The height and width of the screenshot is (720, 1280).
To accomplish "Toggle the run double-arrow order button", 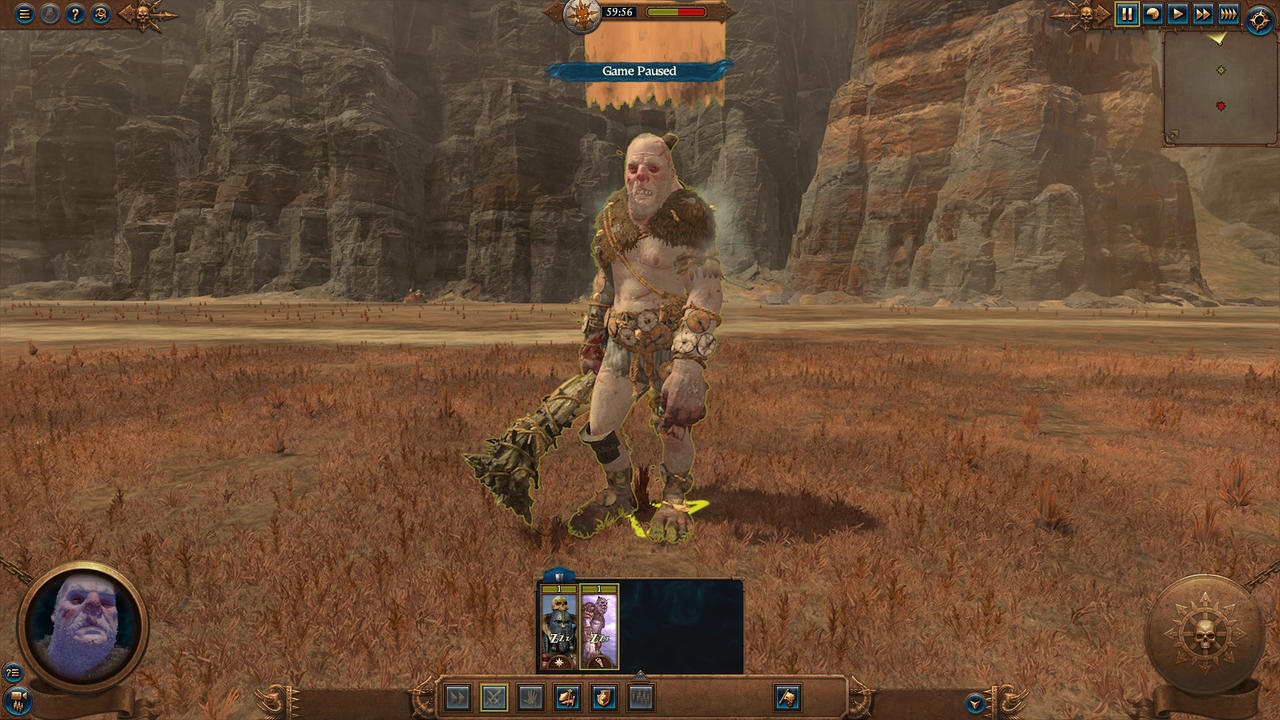I will 458,697.
